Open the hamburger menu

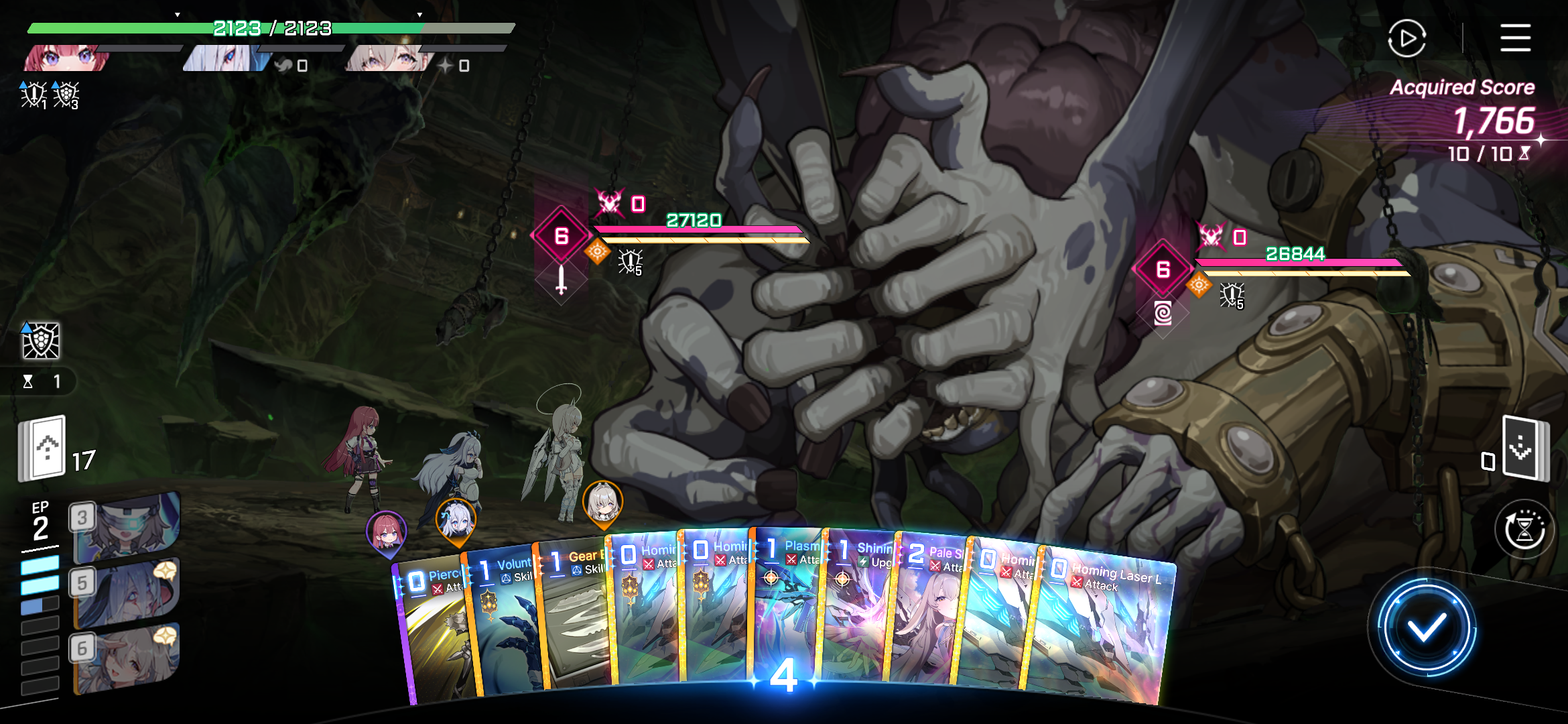1515,38
